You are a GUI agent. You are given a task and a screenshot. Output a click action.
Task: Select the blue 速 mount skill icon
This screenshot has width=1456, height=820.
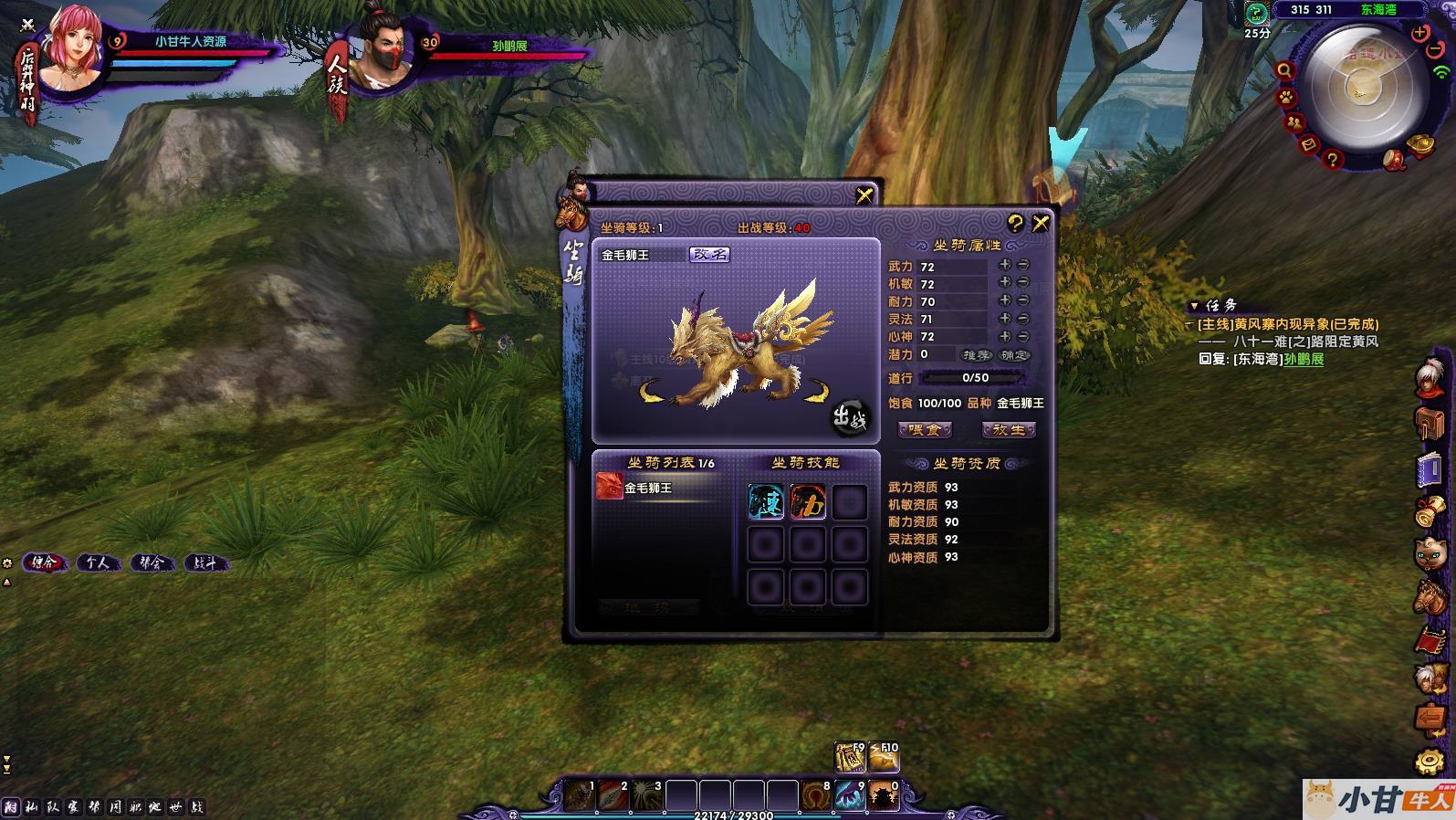coord(766,502)
